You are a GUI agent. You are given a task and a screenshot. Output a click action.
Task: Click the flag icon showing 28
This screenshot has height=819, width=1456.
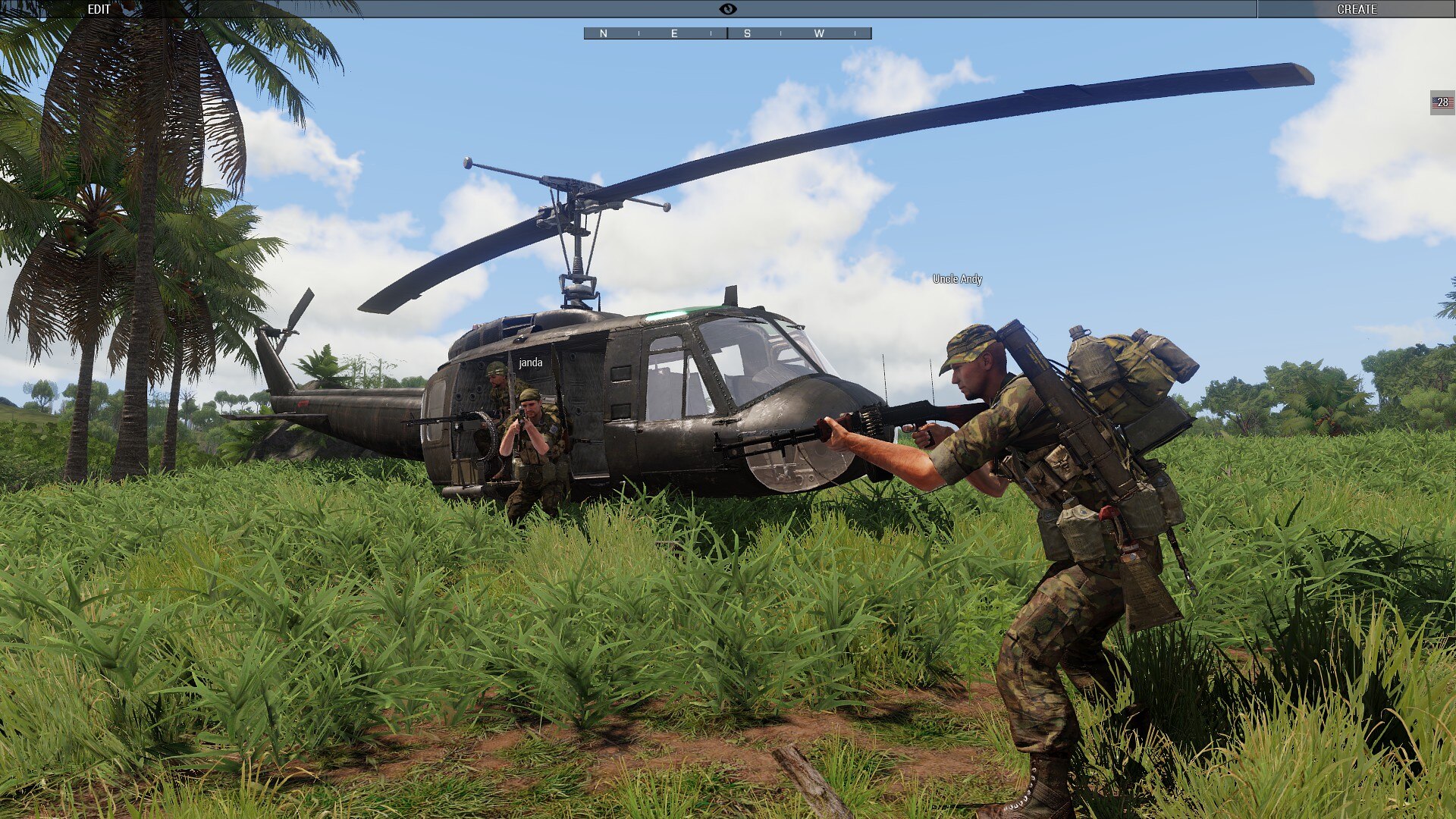[x=1442, y=102]
